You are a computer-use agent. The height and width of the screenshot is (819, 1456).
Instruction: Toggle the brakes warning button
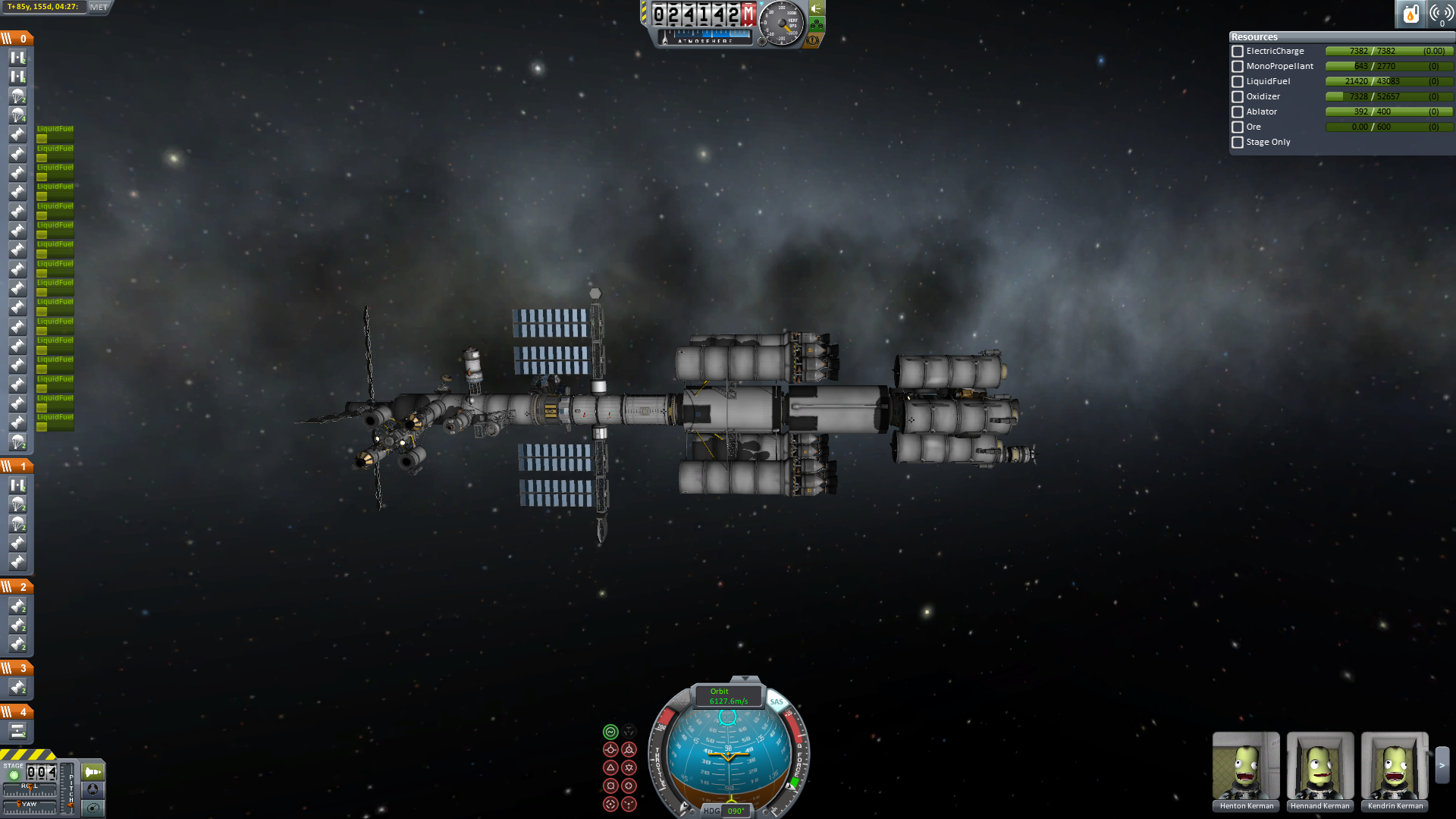point(813,39)
